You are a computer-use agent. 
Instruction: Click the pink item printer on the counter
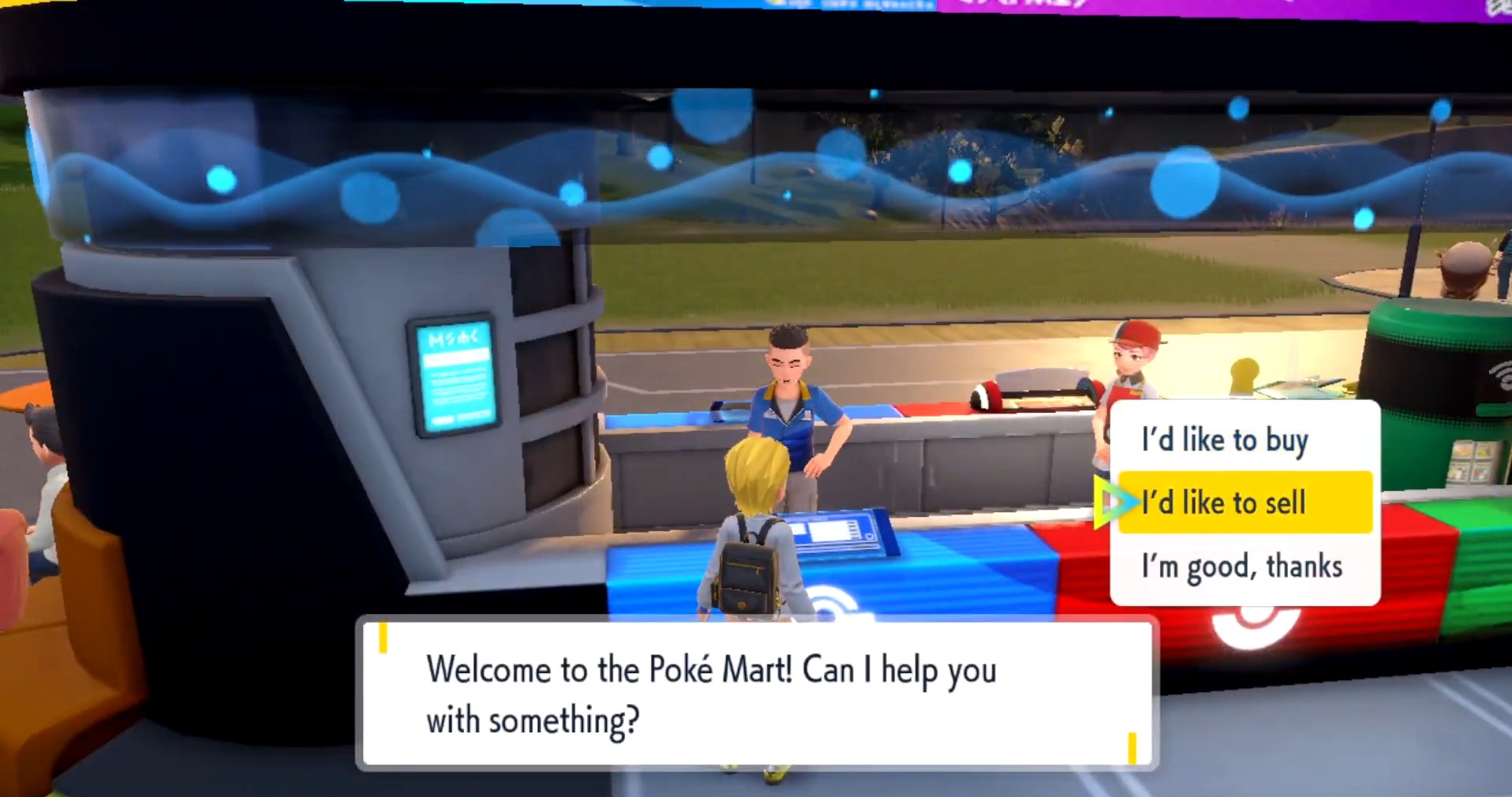[x=1034, y=391]
